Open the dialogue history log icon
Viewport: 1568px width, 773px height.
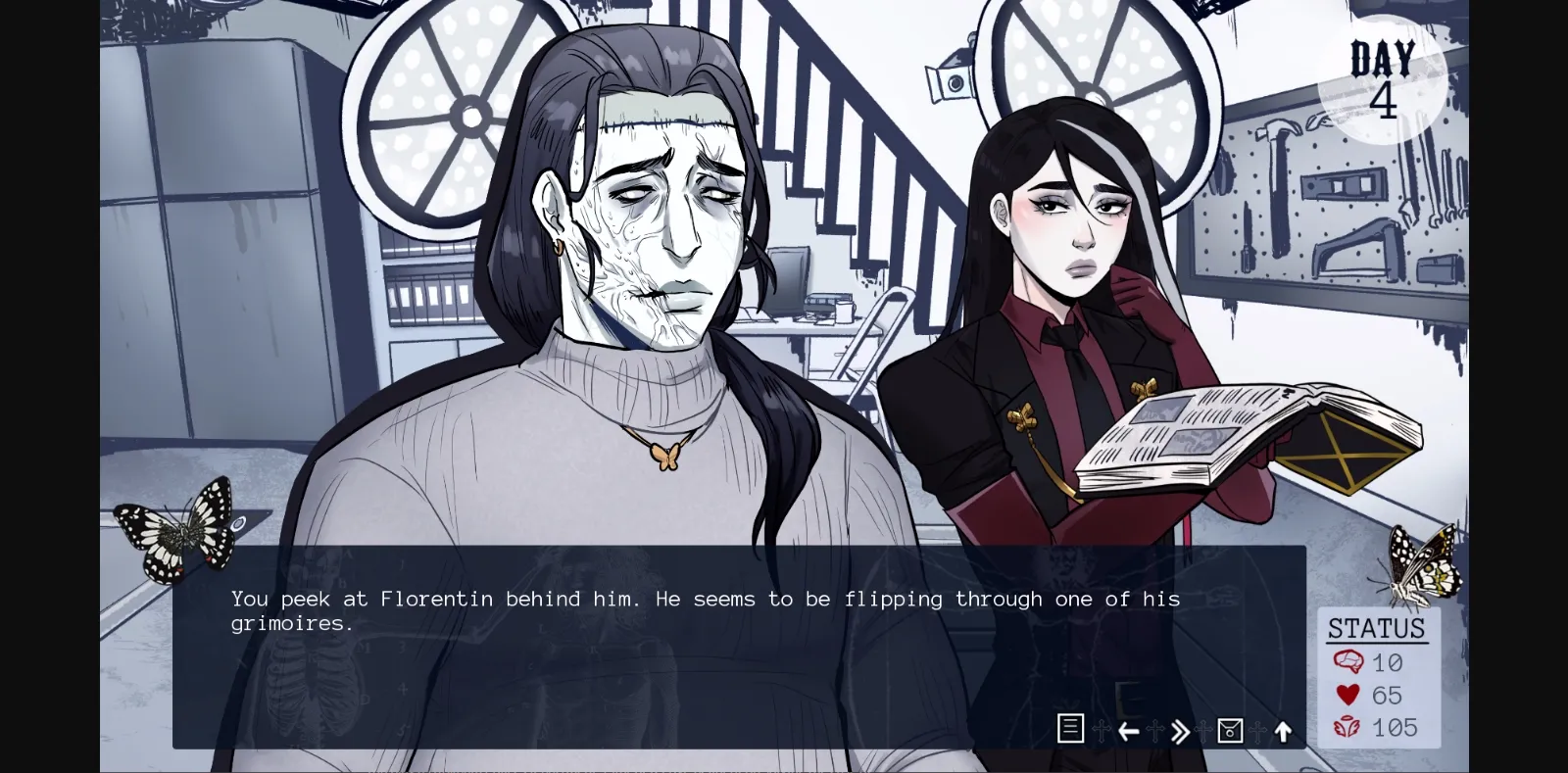click(x=1071, y=729)
